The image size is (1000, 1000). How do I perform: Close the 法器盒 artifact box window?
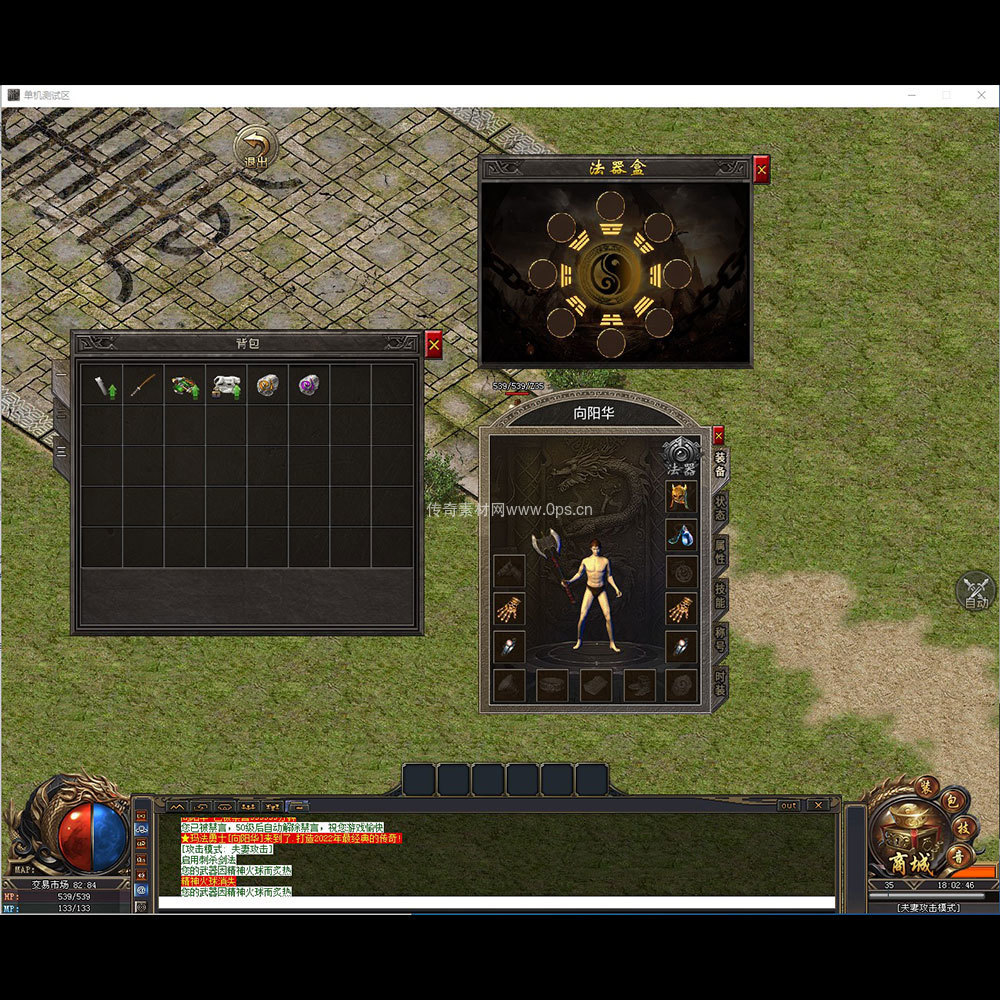(762, 170)
